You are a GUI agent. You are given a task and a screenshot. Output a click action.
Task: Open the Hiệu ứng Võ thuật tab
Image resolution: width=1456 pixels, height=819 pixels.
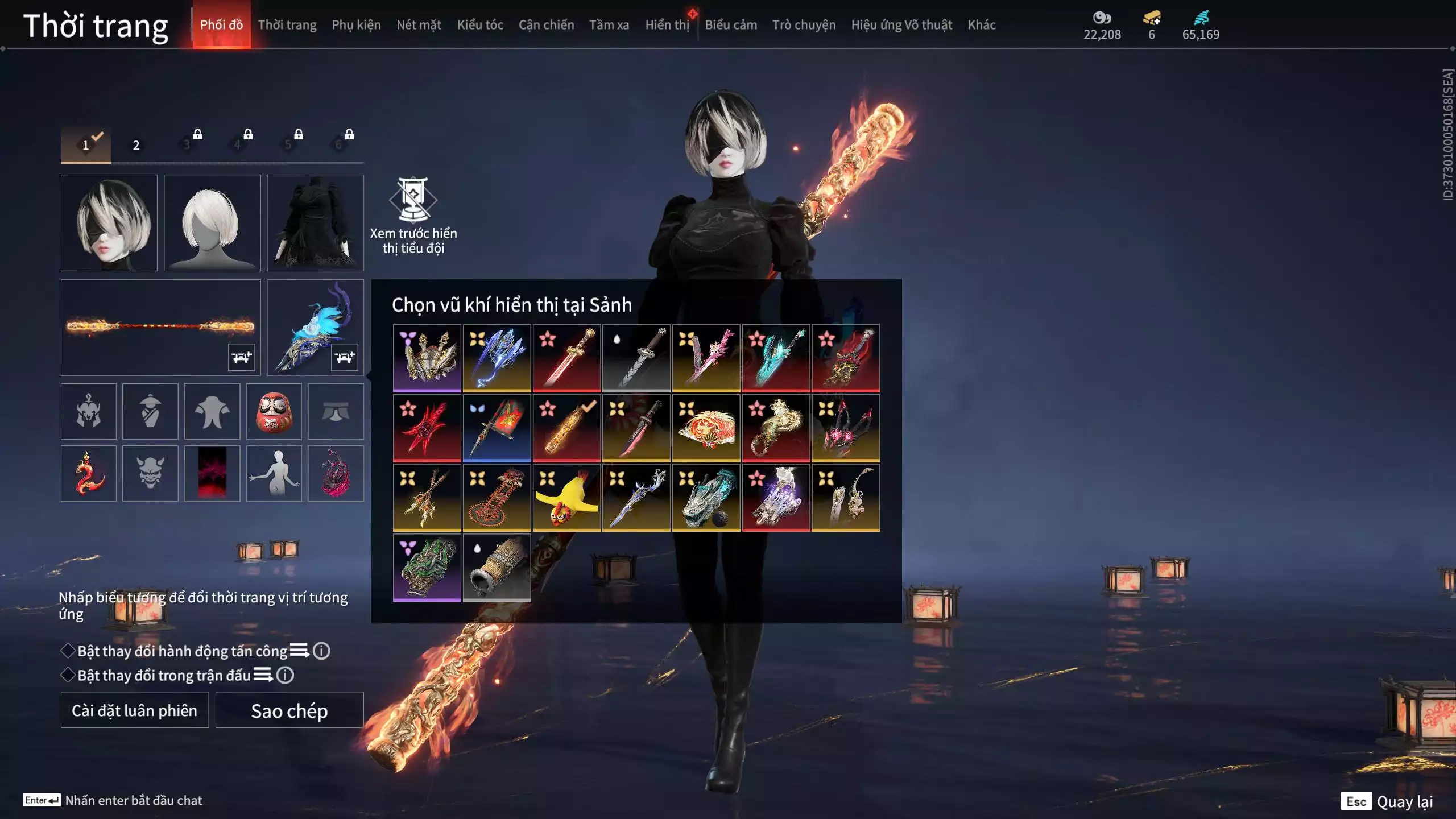click(x=901, y=25)
